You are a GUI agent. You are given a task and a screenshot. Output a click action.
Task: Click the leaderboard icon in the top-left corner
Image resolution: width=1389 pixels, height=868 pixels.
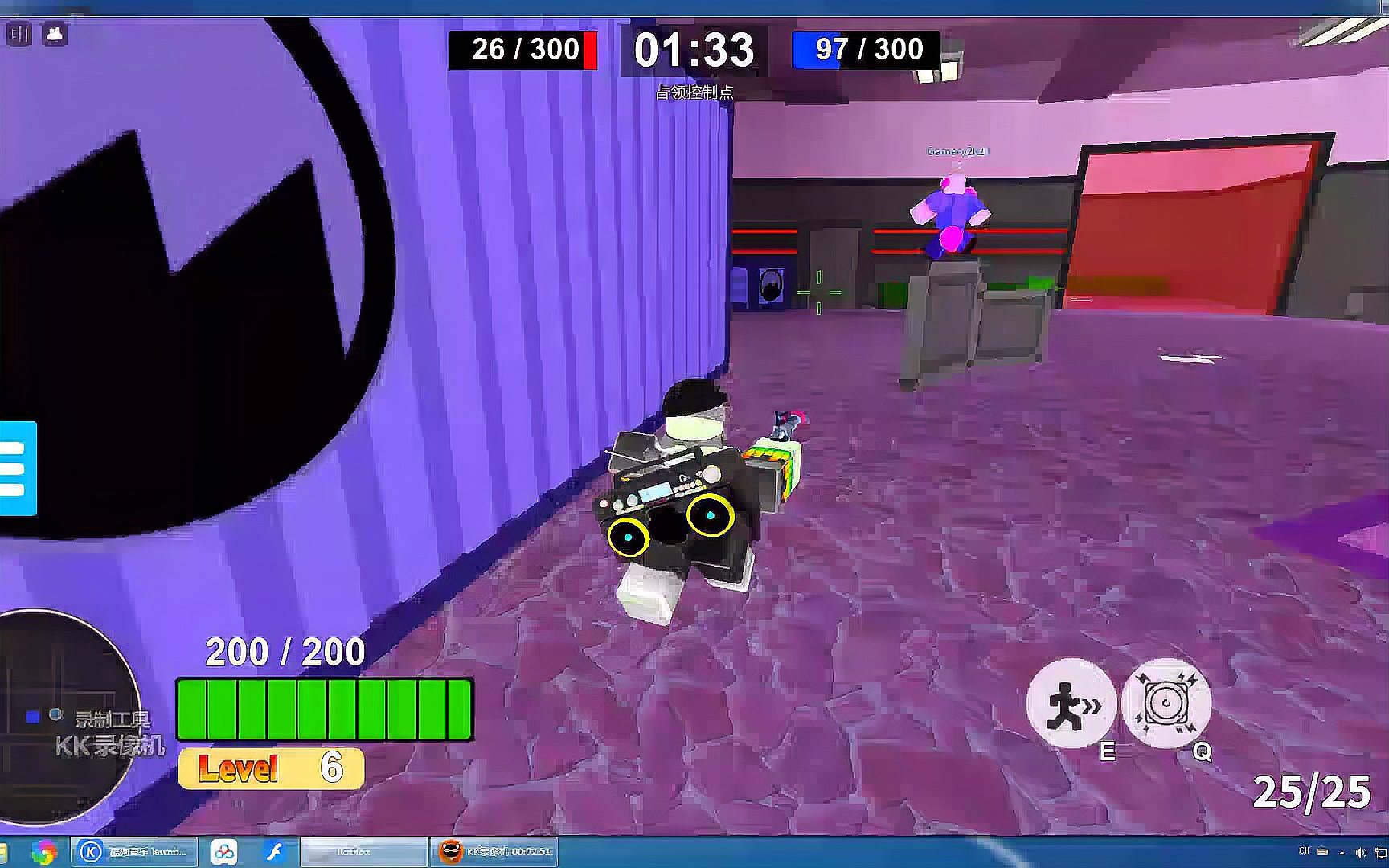[x=20, y=34]
